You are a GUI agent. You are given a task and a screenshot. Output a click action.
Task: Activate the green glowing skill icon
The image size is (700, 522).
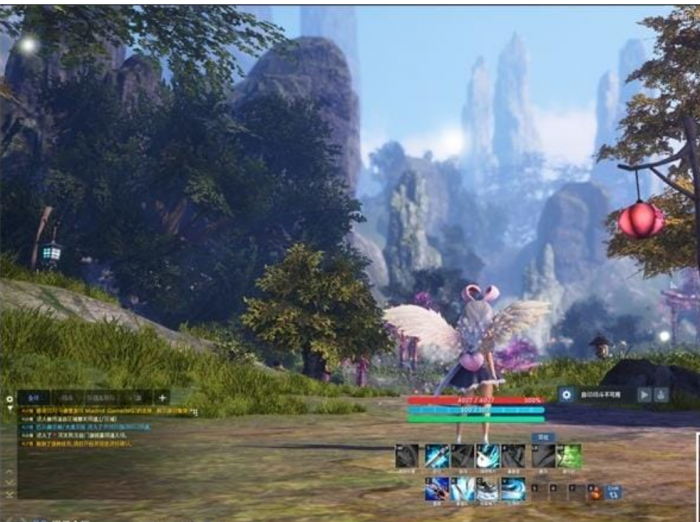click(x=569, y=457)
